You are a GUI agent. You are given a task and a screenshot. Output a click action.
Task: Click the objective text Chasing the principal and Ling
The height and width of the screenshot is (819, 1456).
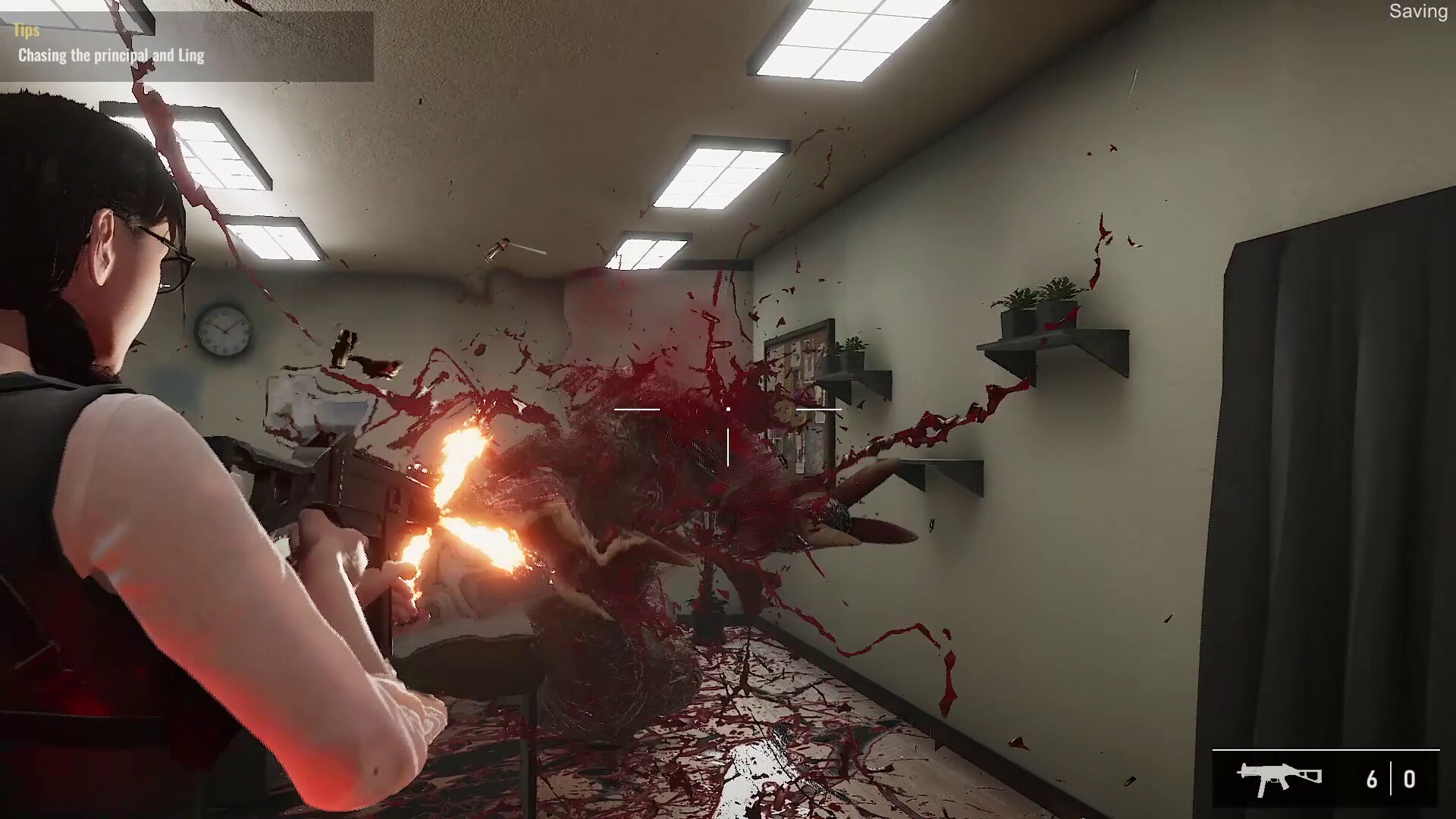point(111,55)
